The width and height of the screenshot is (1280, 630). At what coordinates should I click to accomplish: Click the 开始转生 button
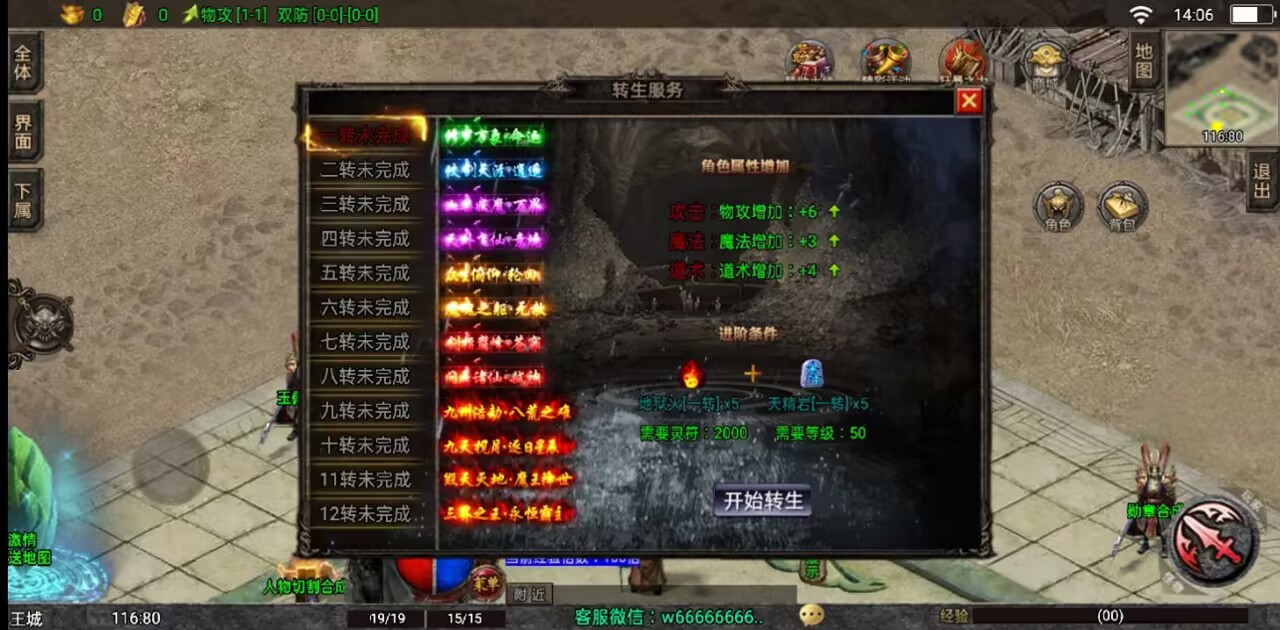[763, 501]
